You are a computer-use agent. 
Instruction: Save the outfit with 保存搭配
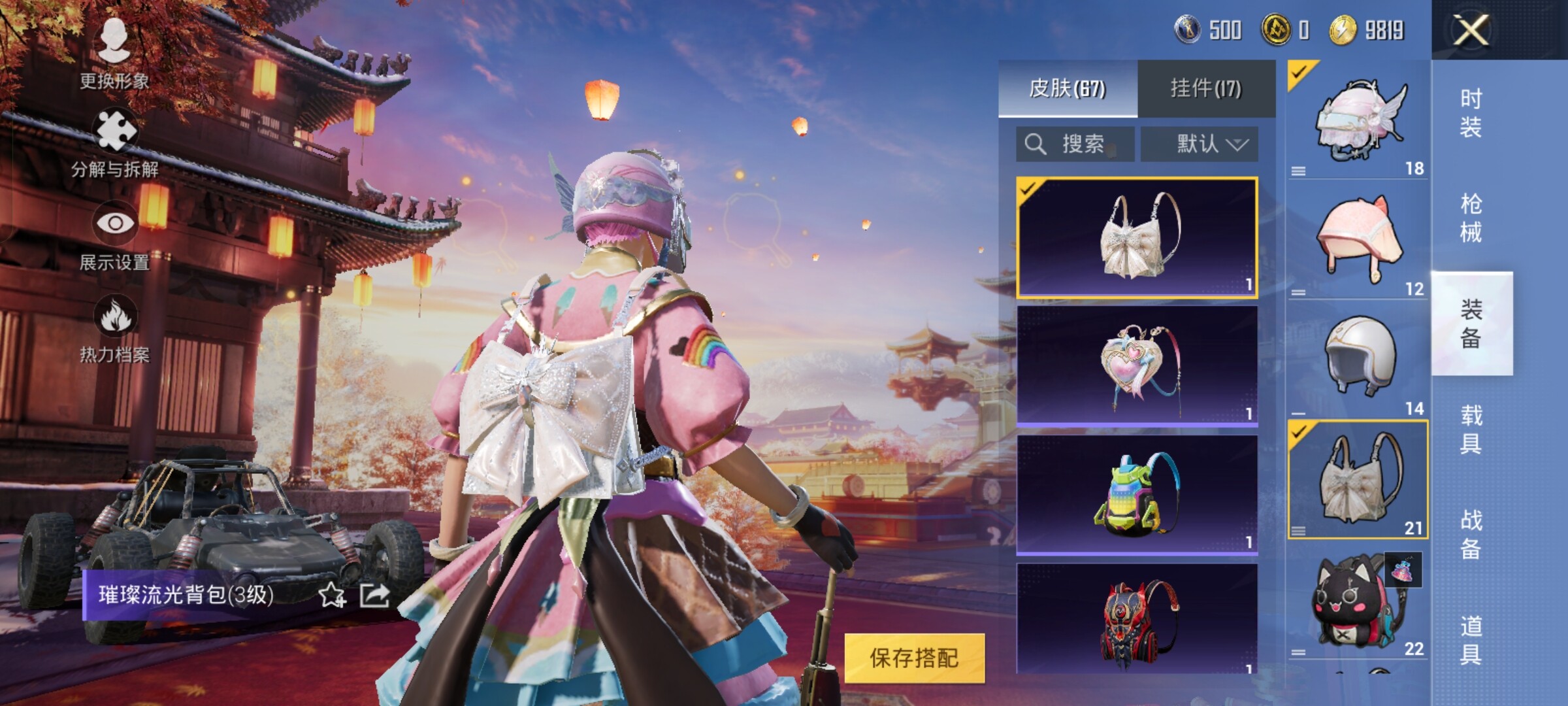click(x=914, y=658)
